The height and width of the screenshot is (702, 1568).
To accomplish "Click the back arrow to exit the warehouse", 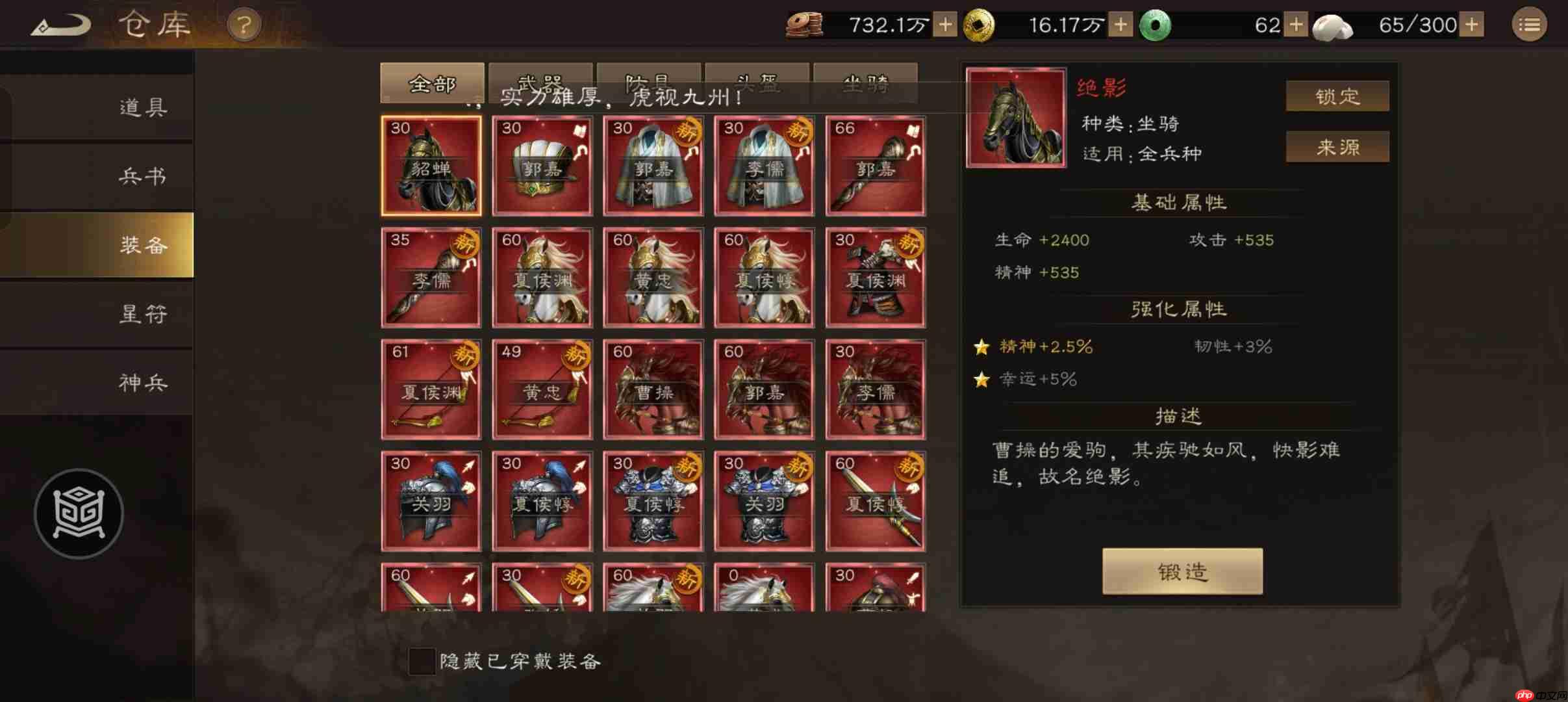I will pyautogui.click(x=62, y=24).
